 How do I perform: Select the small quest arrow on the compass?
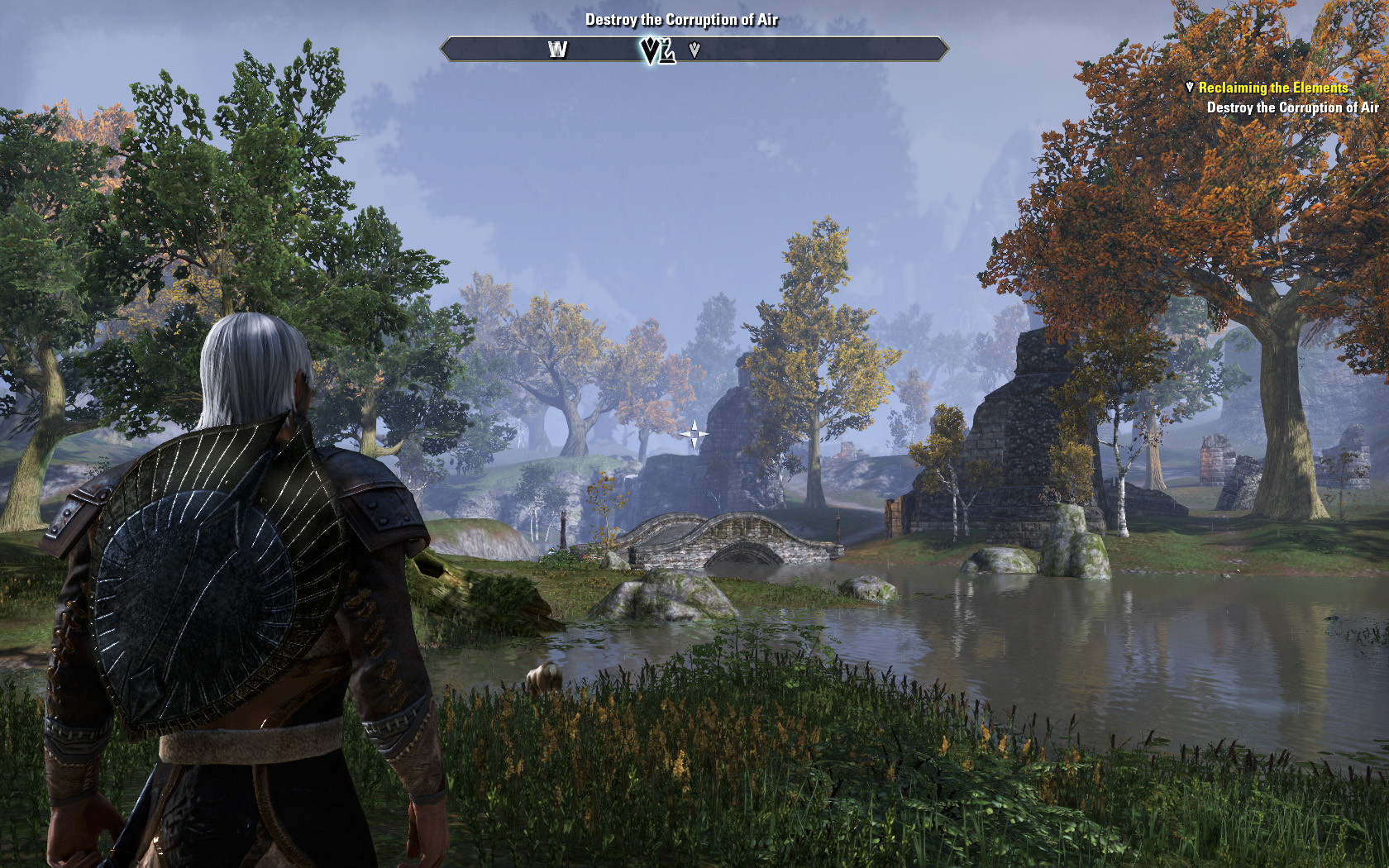[x=694, y=50]
